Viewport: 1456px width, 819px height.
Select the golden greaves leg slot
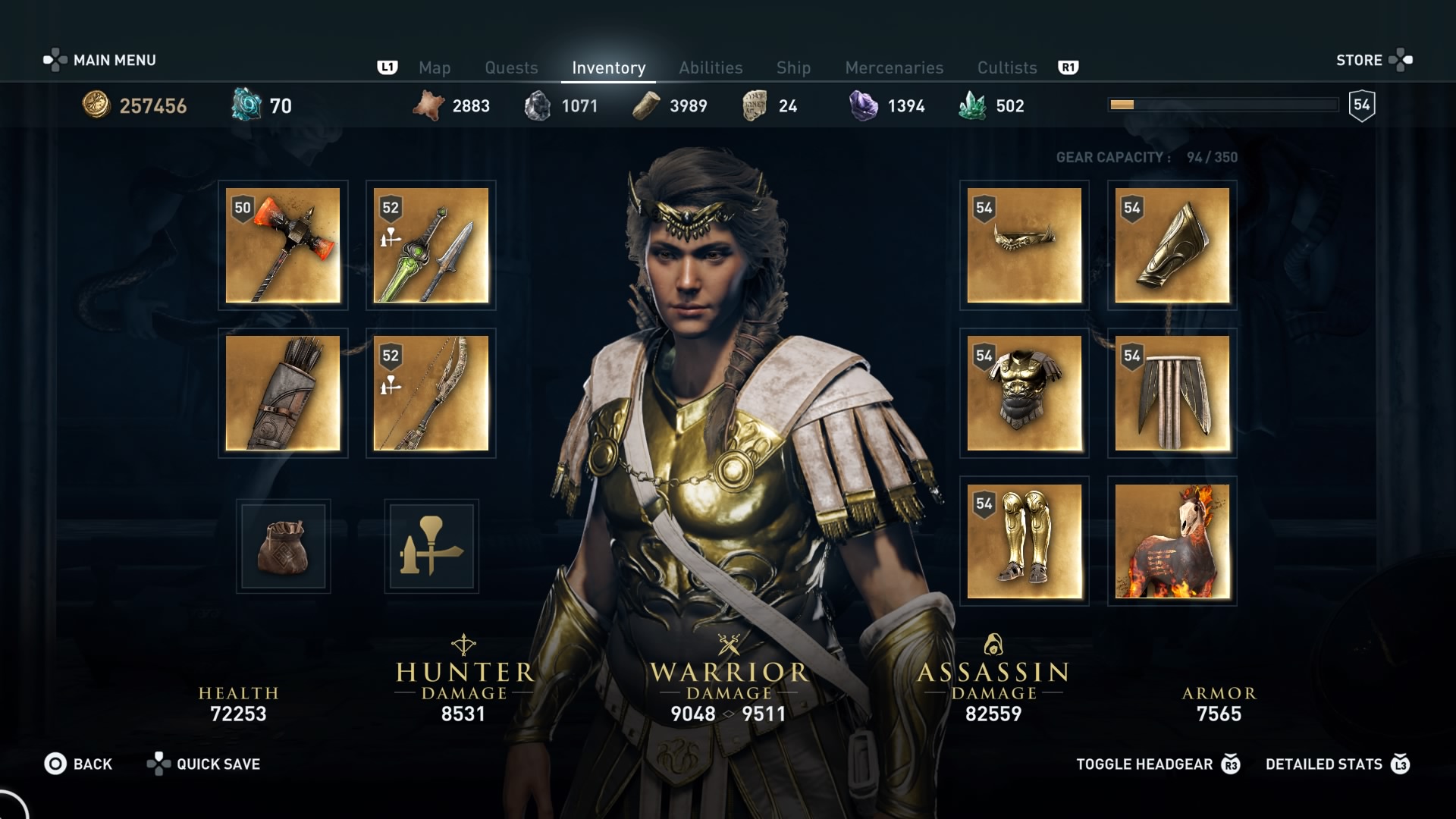[1024, 541]
